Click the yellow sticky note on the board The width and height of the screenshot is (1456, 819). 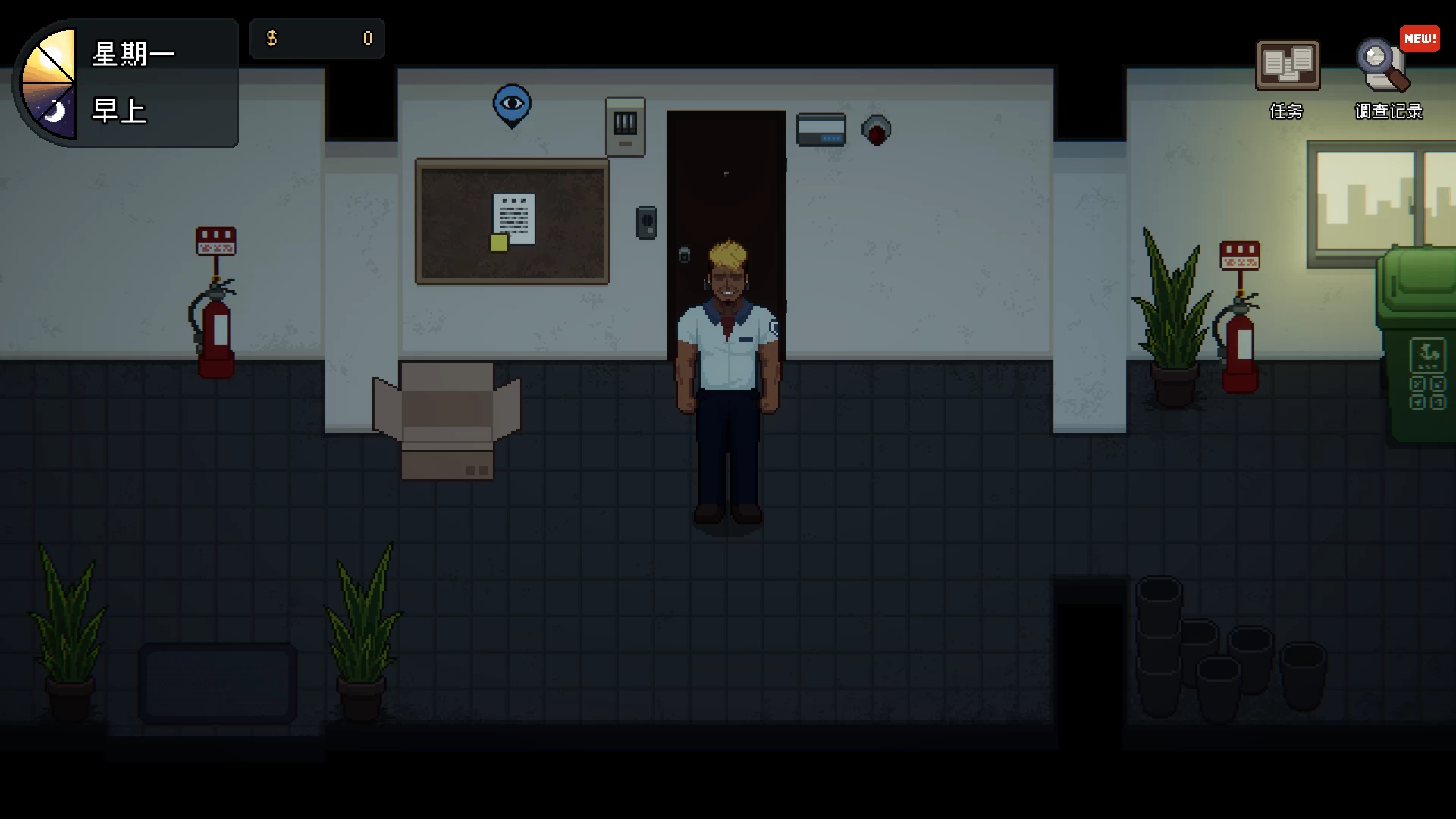(x=498, y=243)
